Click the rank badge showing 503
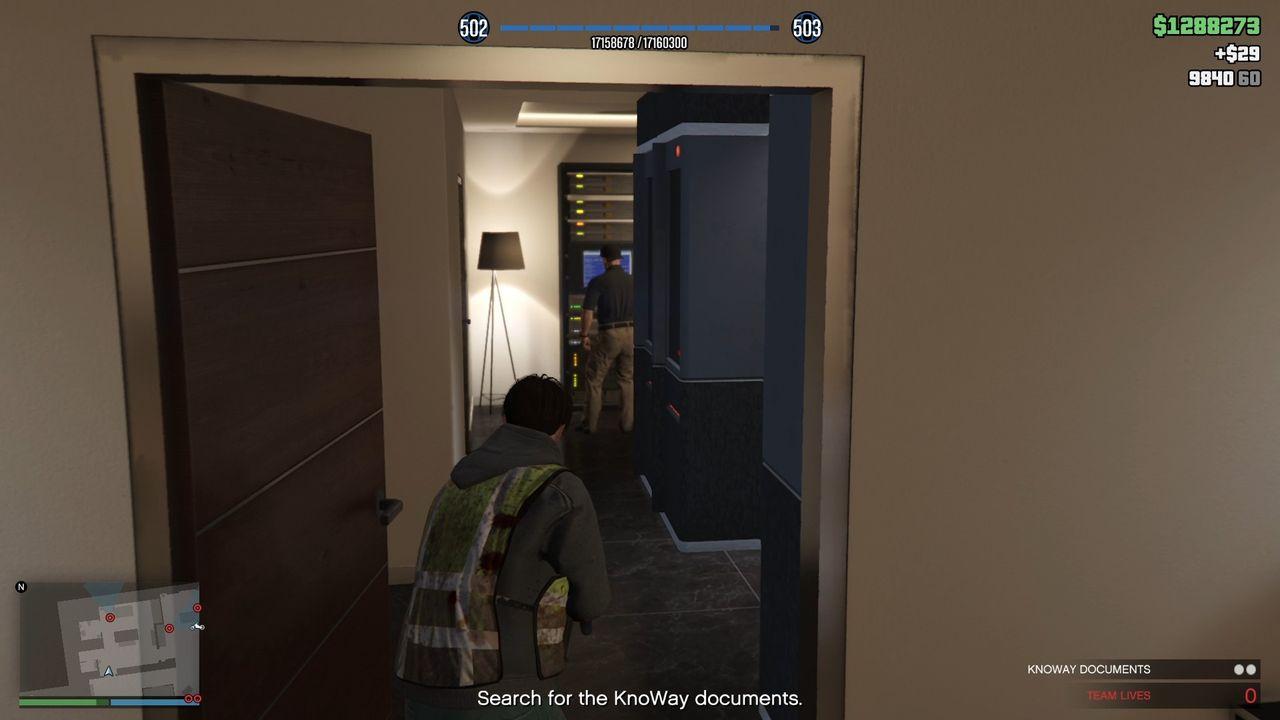This screenshot has width=1280, height=720. pyautogui.click(x=807, y=28)
